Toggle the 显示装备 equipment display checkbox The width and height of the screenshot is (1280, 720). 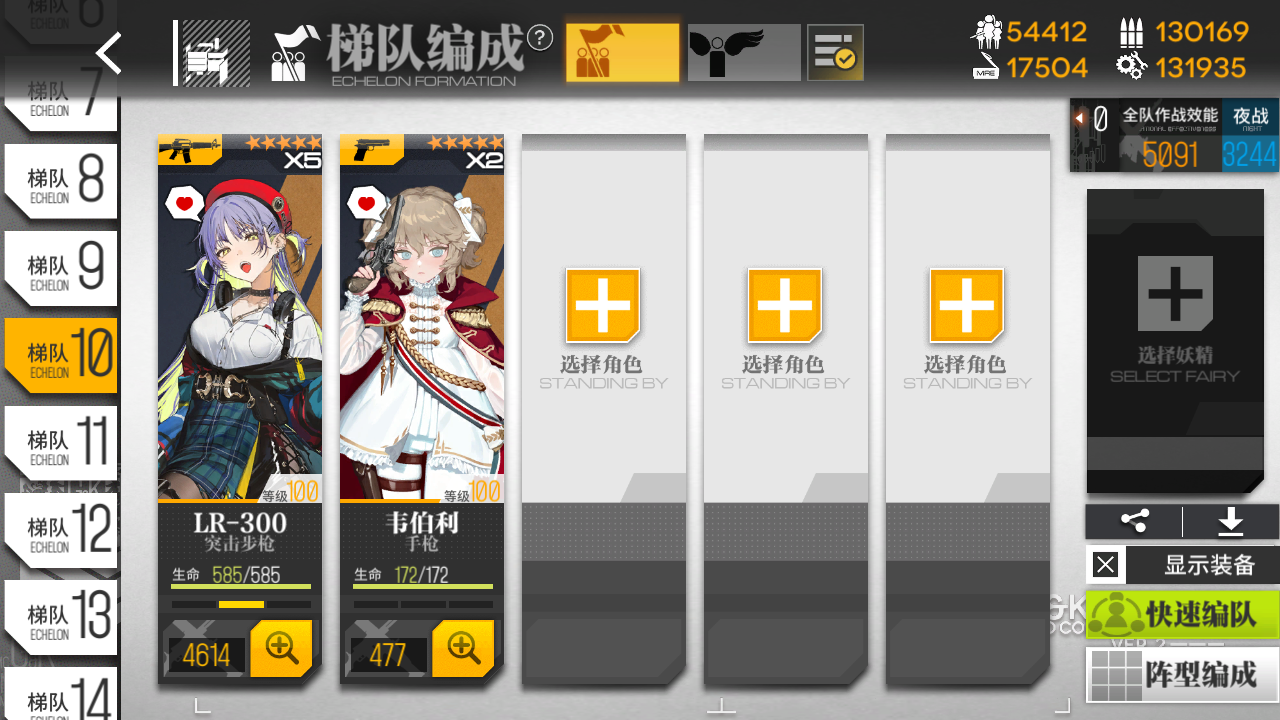(x=1105, y=564)
